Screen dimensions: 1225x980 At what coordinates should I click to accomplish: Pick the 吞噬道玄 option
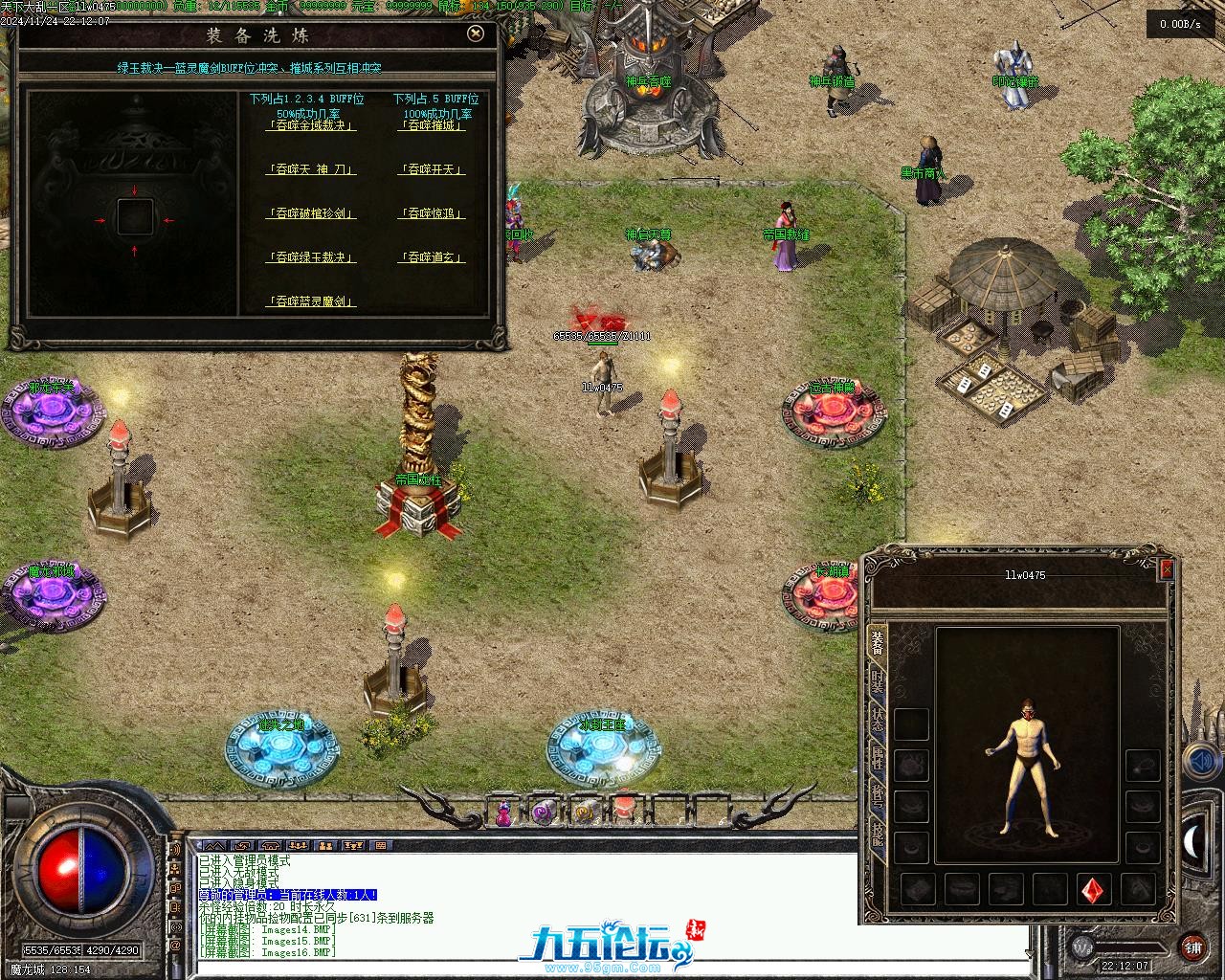point(431,257)
